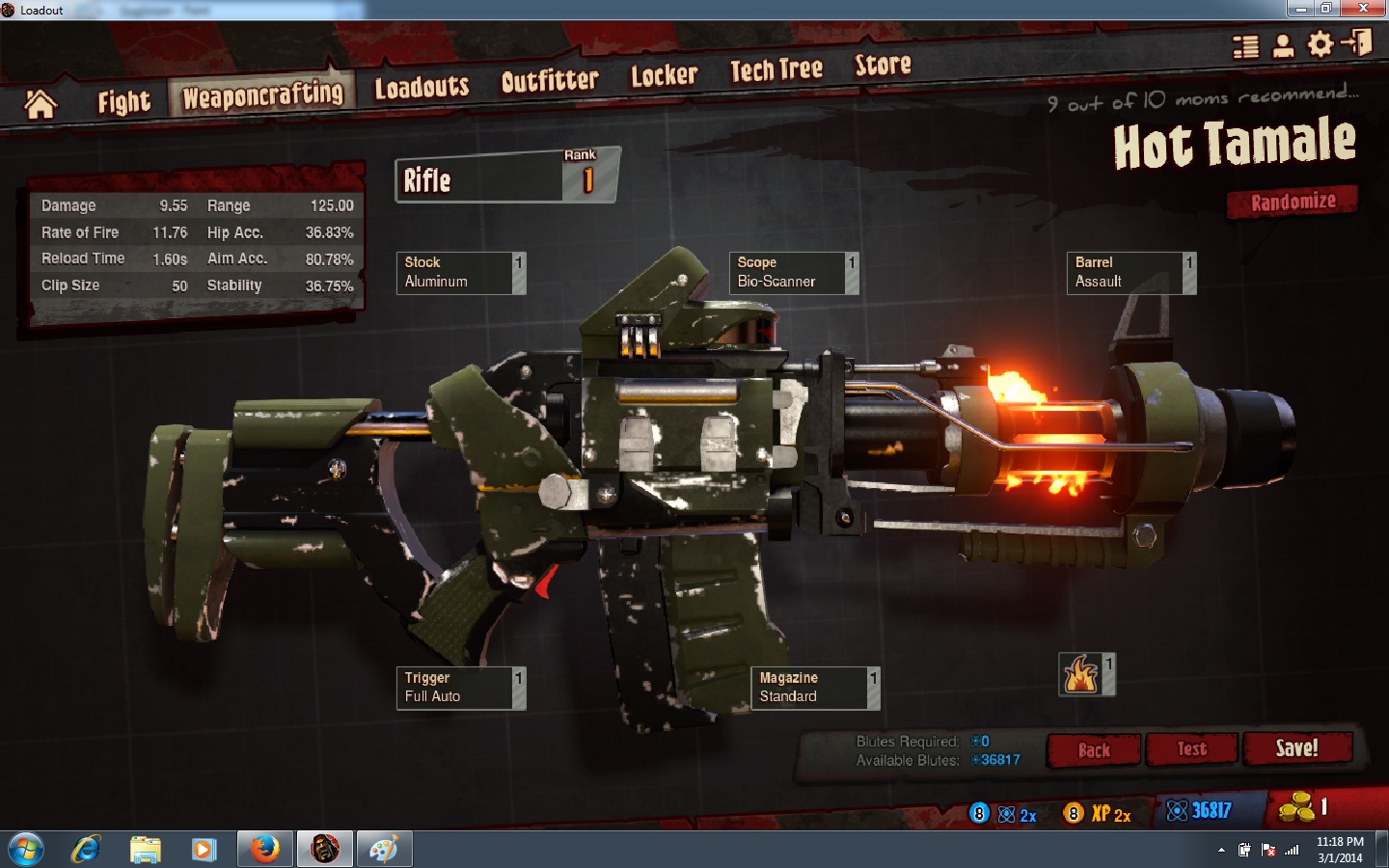
Task: Show the Locker tab
Action: click(664, 75)
